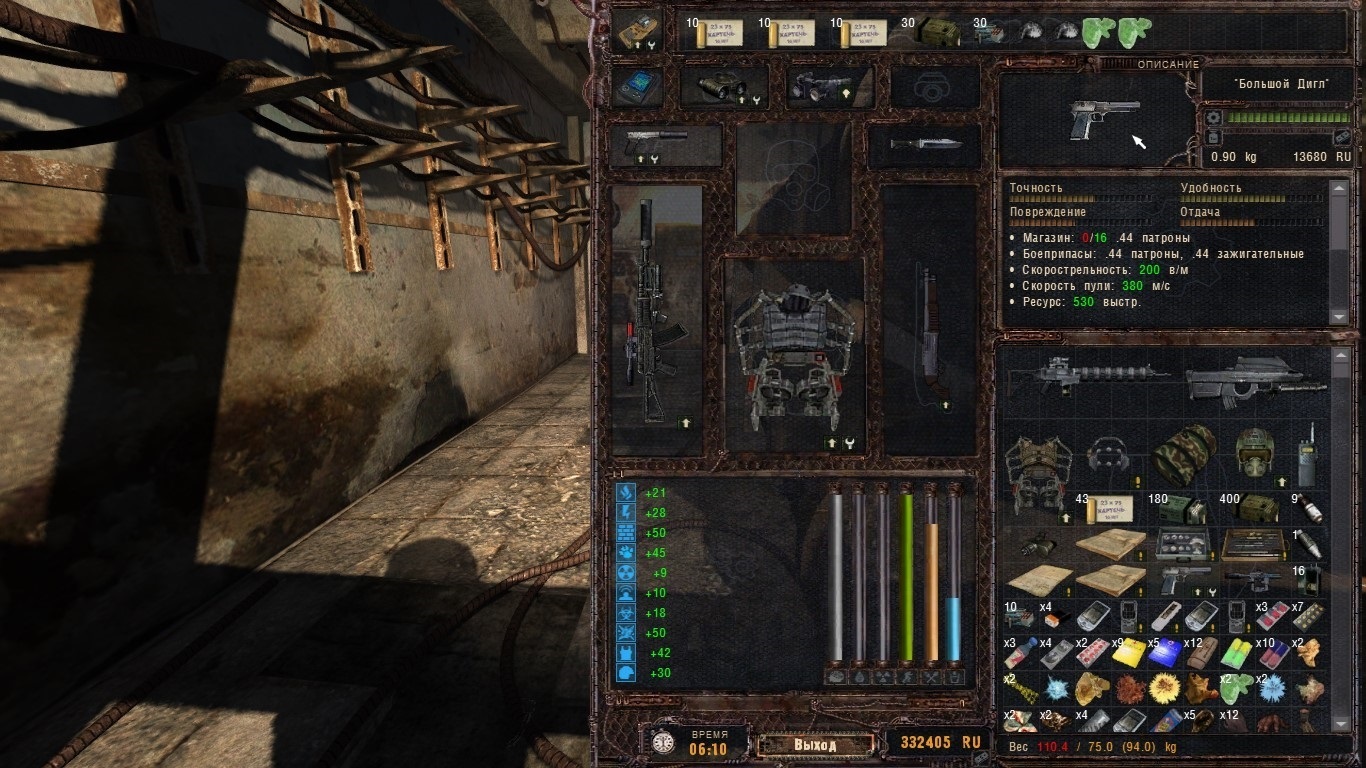Image resolution: width=1366 pixels, height=768 pixels.
Task: Select the equipped combat knife slot
Action: (x=923, y=145)
